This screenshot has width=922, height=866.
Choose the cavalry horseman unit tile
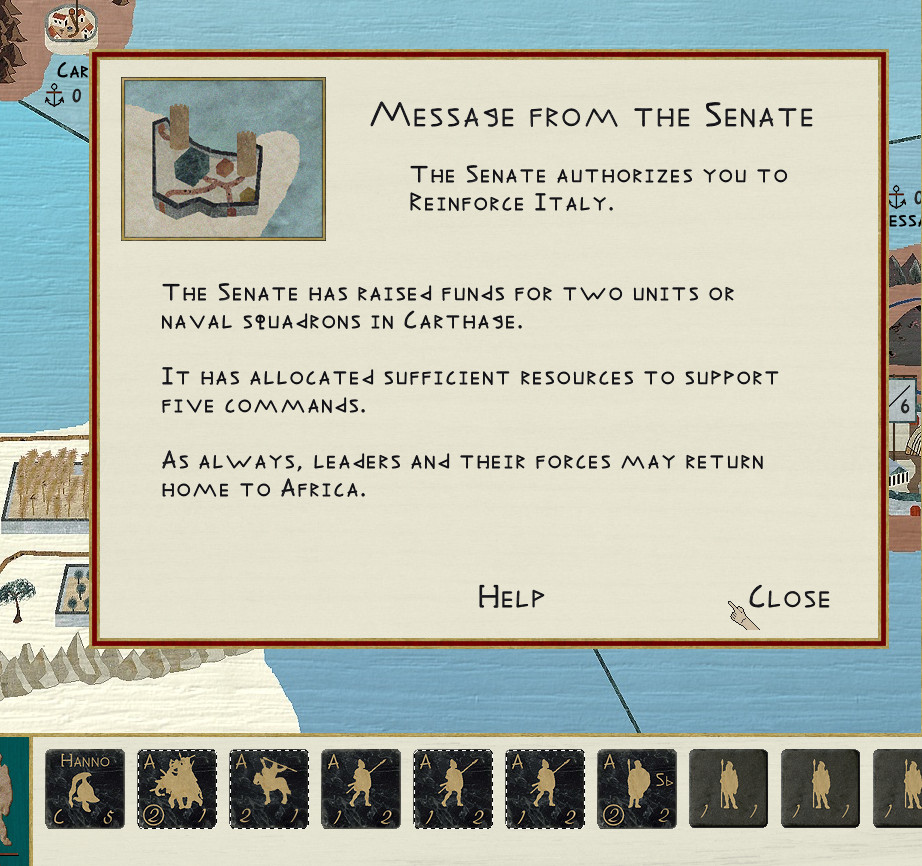point(269,789)
